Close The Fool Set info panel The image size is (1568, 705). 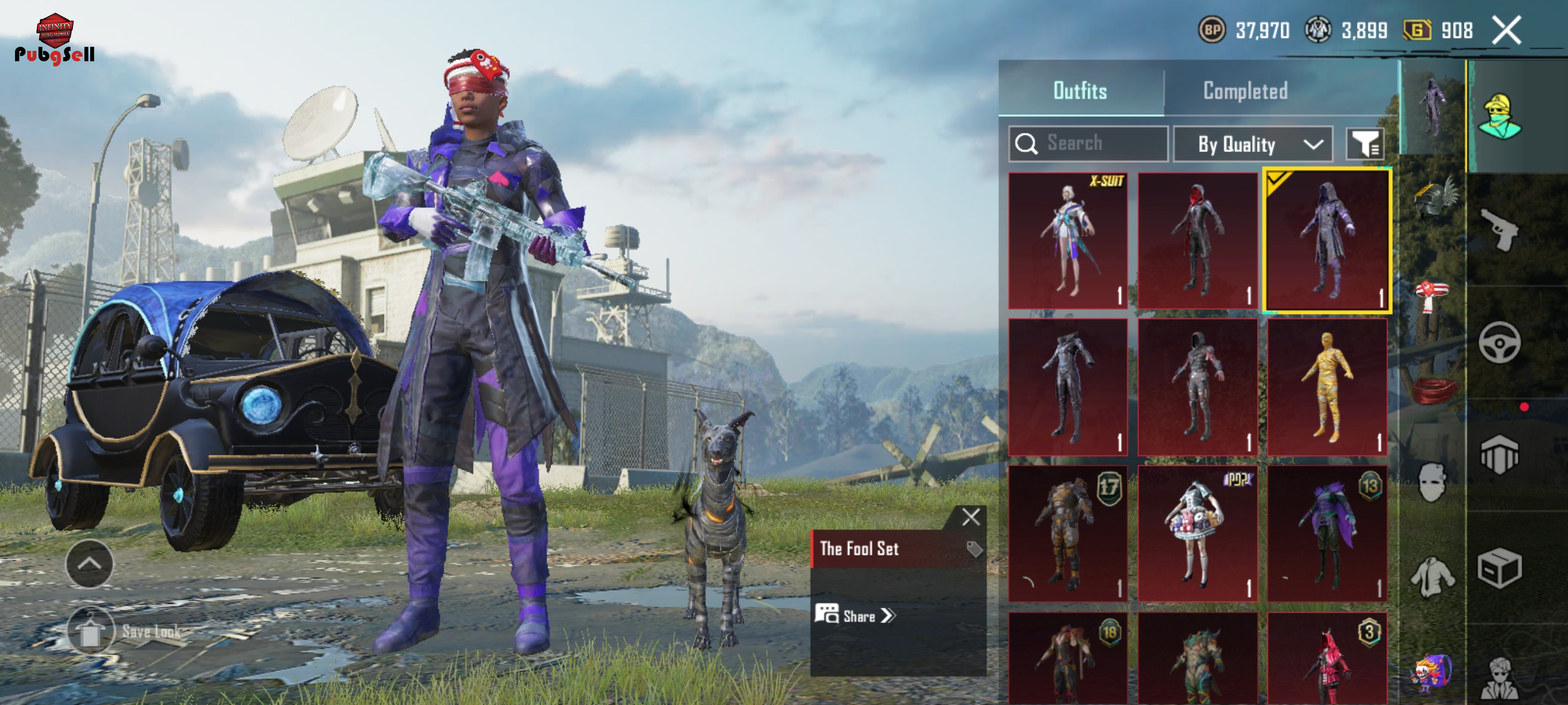coord(971,517)
